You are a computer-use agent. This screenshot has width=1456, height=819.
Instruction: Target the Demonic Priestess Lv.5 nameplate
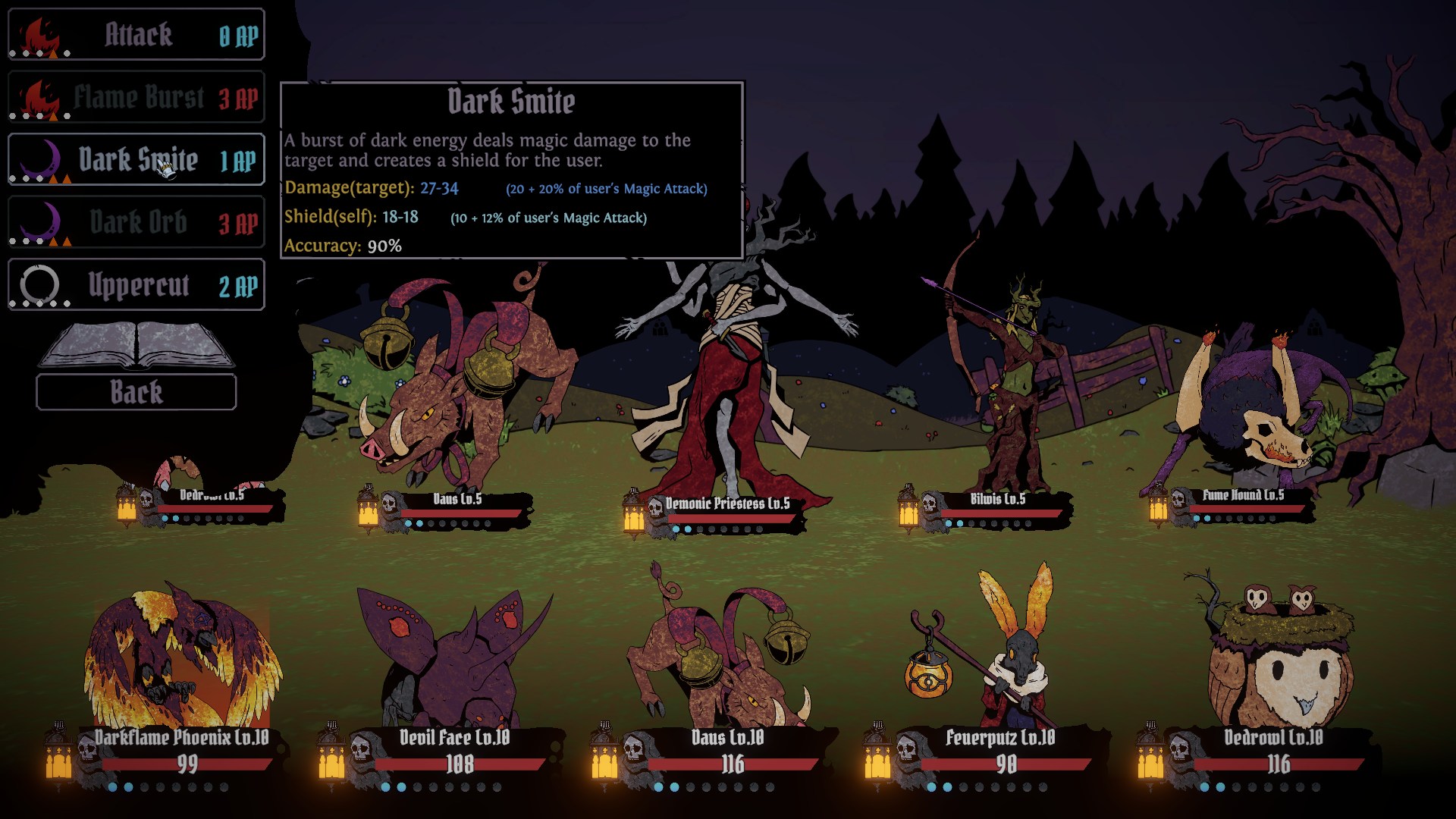click(726, 504)
